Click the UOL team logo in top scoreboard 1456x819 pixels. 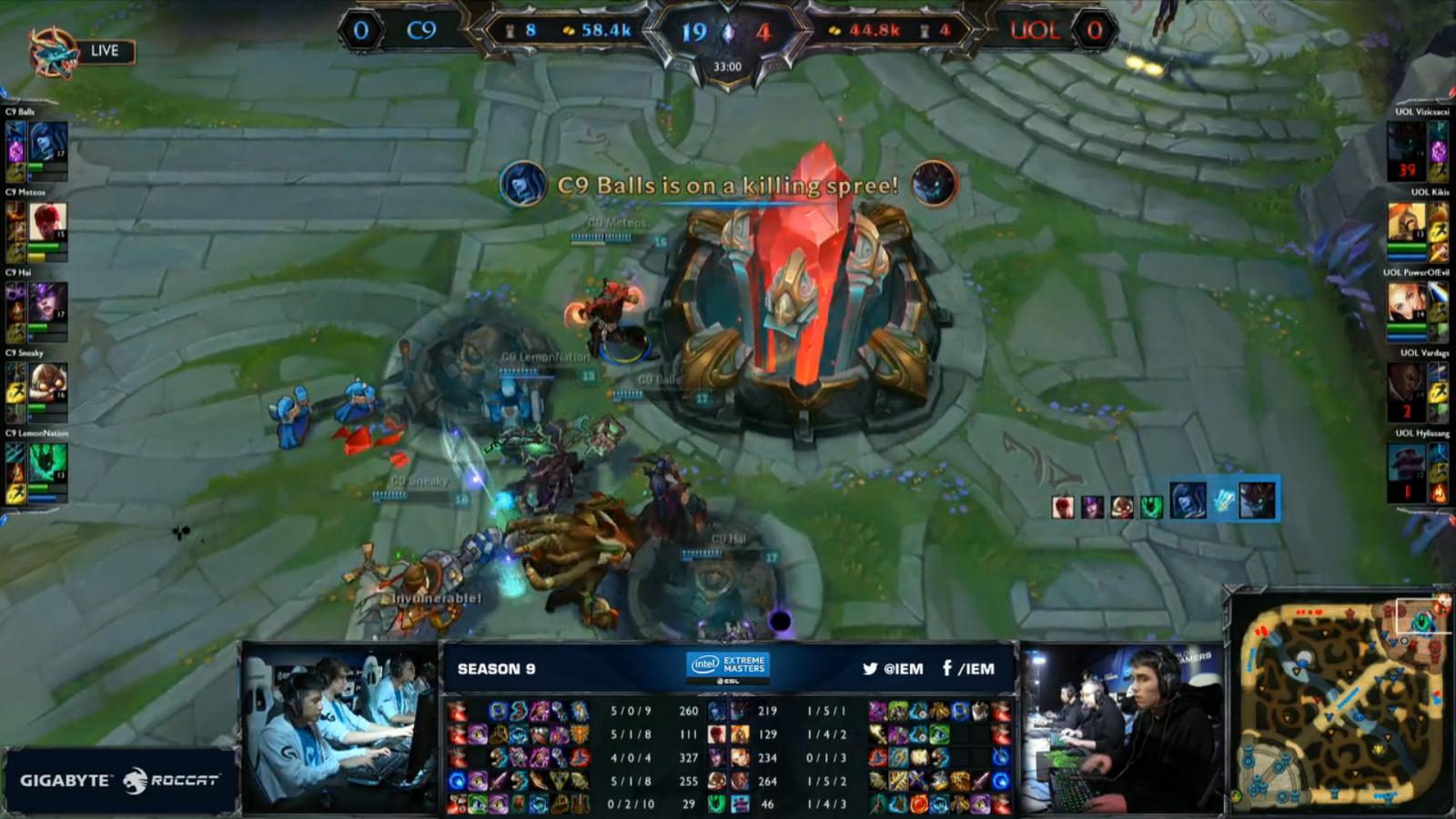point(1033,29)
